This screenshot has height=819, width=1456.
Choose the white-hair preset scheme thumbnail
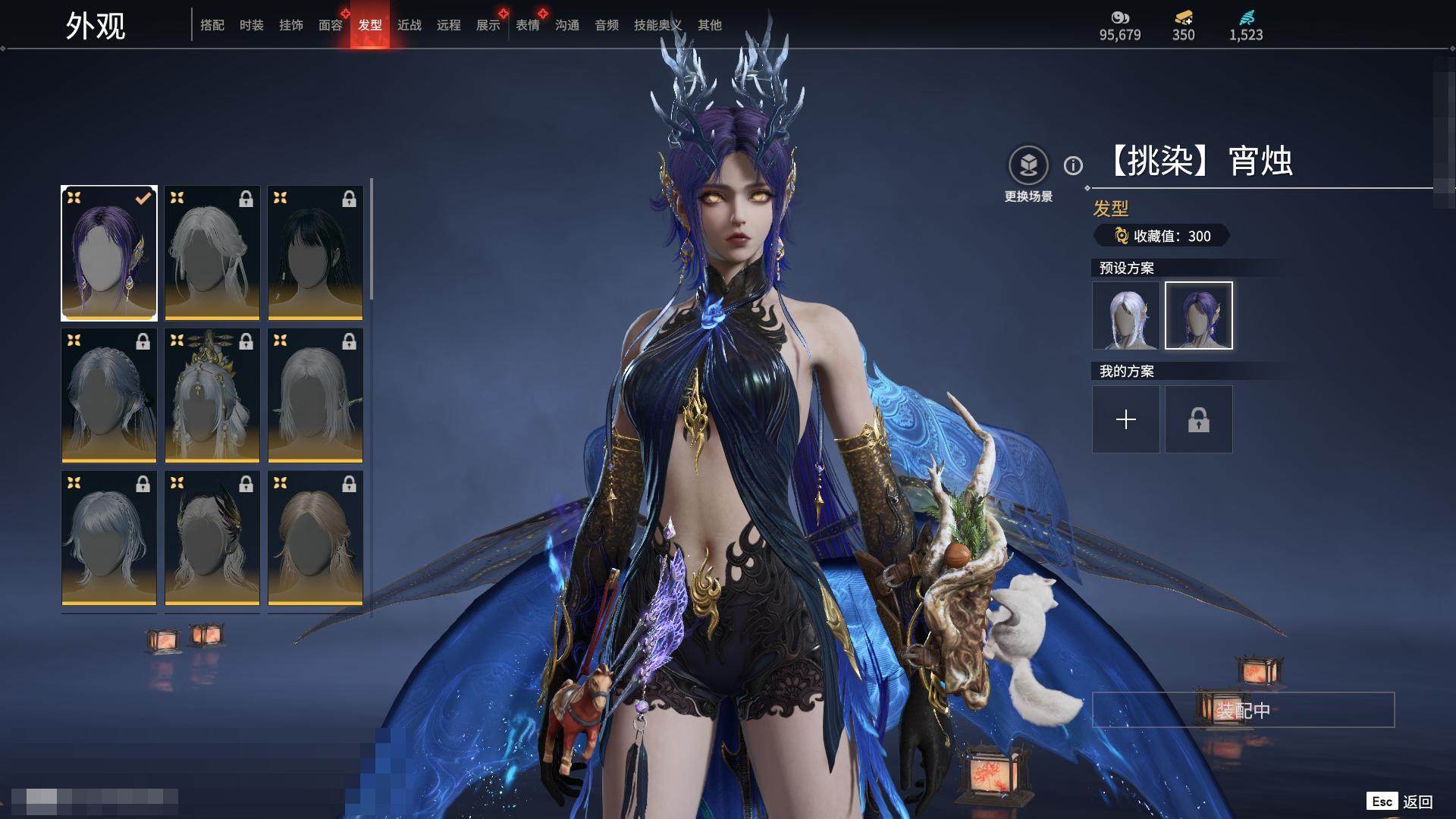(1126, 315)
